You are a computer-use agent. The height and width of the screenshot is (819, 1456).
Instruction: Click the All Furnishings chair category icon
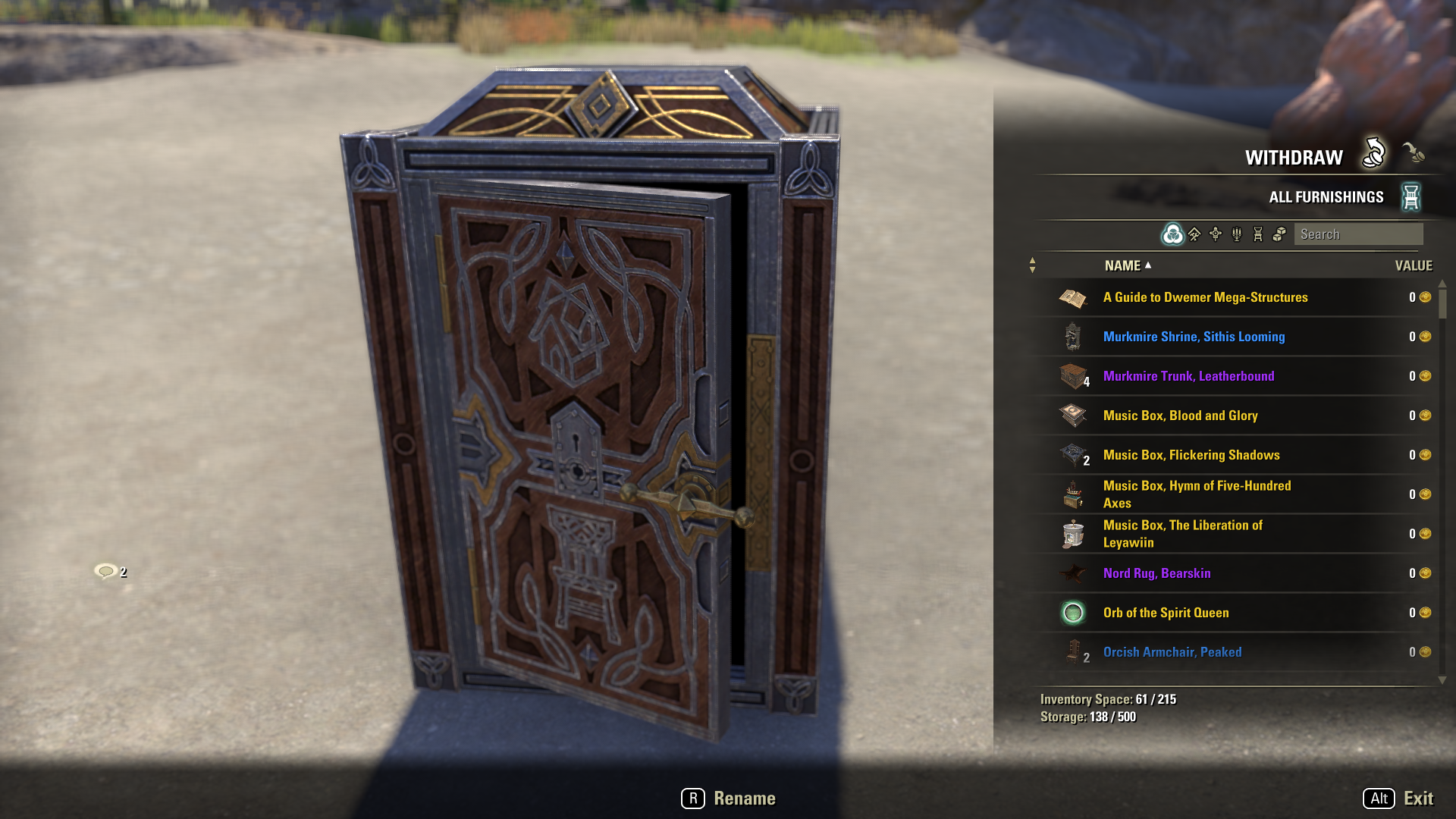coord(1410,197)
